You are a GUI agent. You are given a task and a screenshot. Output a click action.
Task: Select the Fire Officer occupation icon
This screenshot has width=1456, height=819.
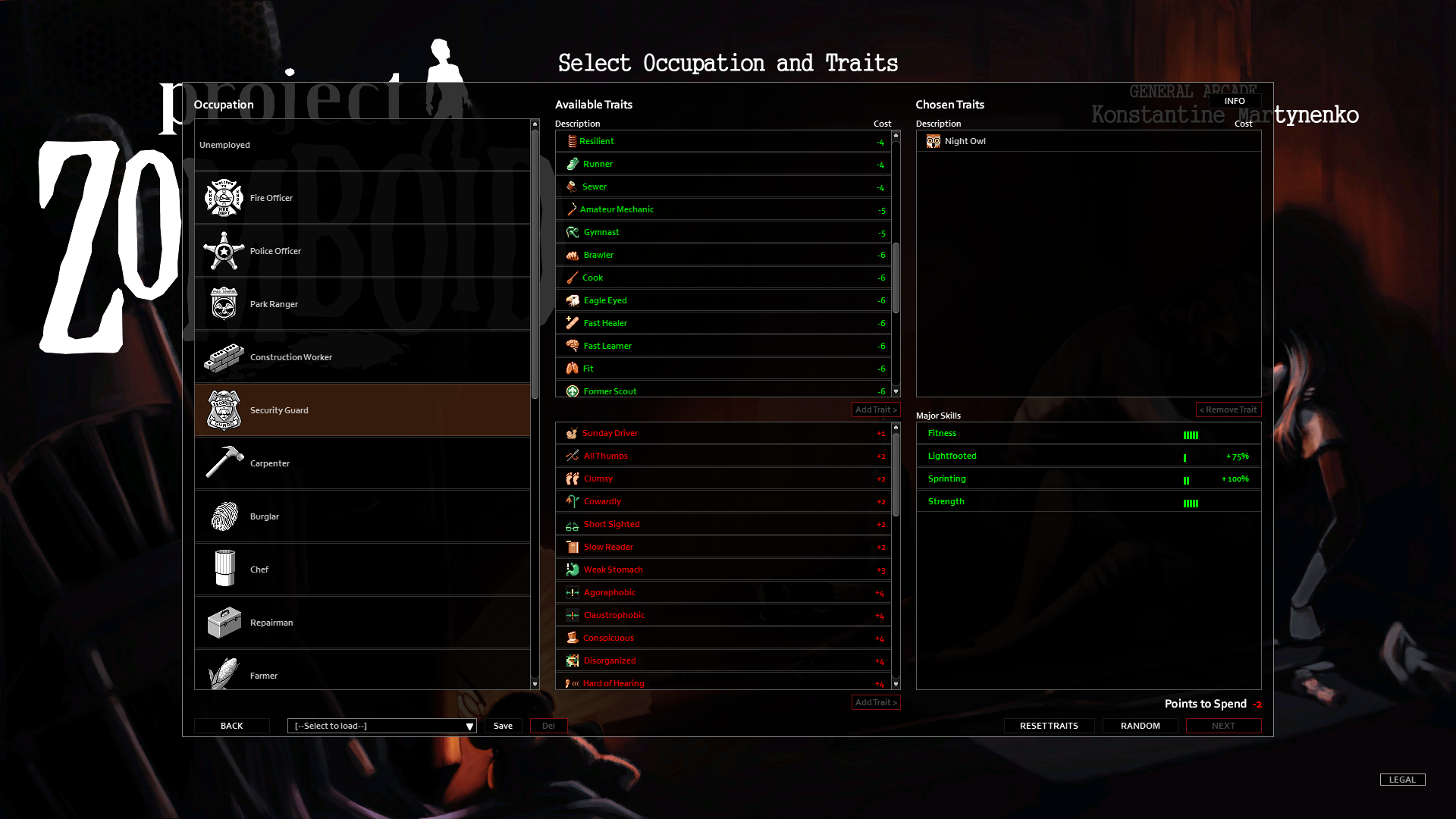pos(224,197)
